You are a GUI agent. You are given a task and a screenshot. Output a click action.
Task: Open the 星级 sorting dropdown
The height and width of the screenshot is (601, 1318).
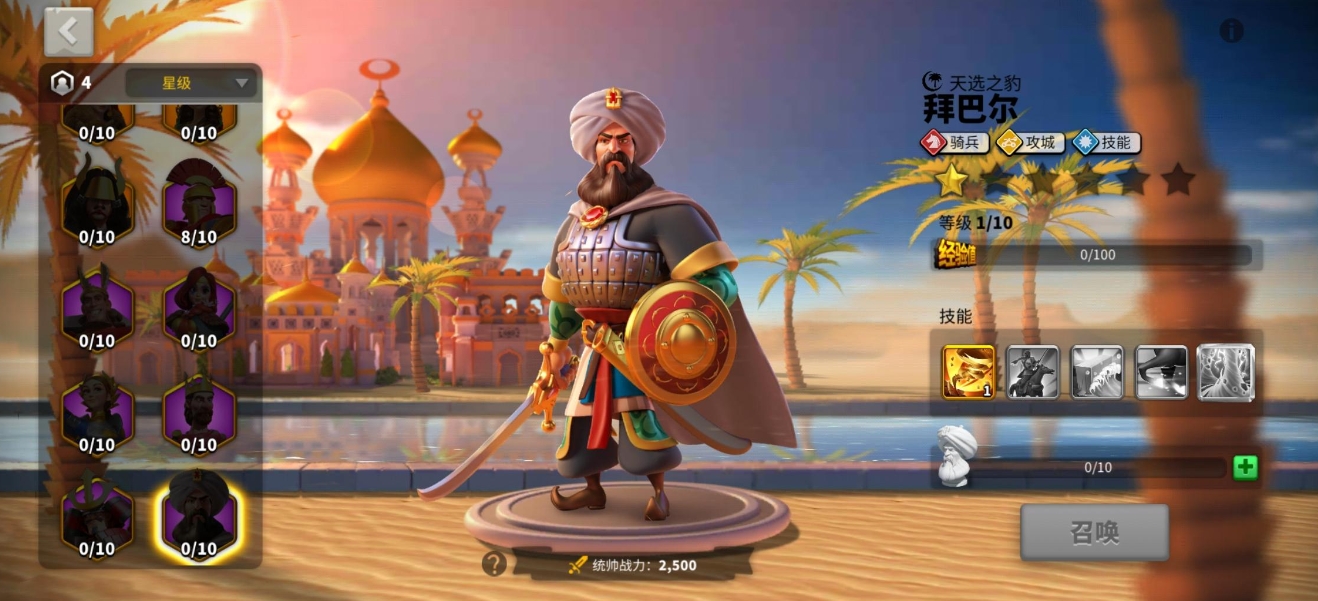[191, 83]
